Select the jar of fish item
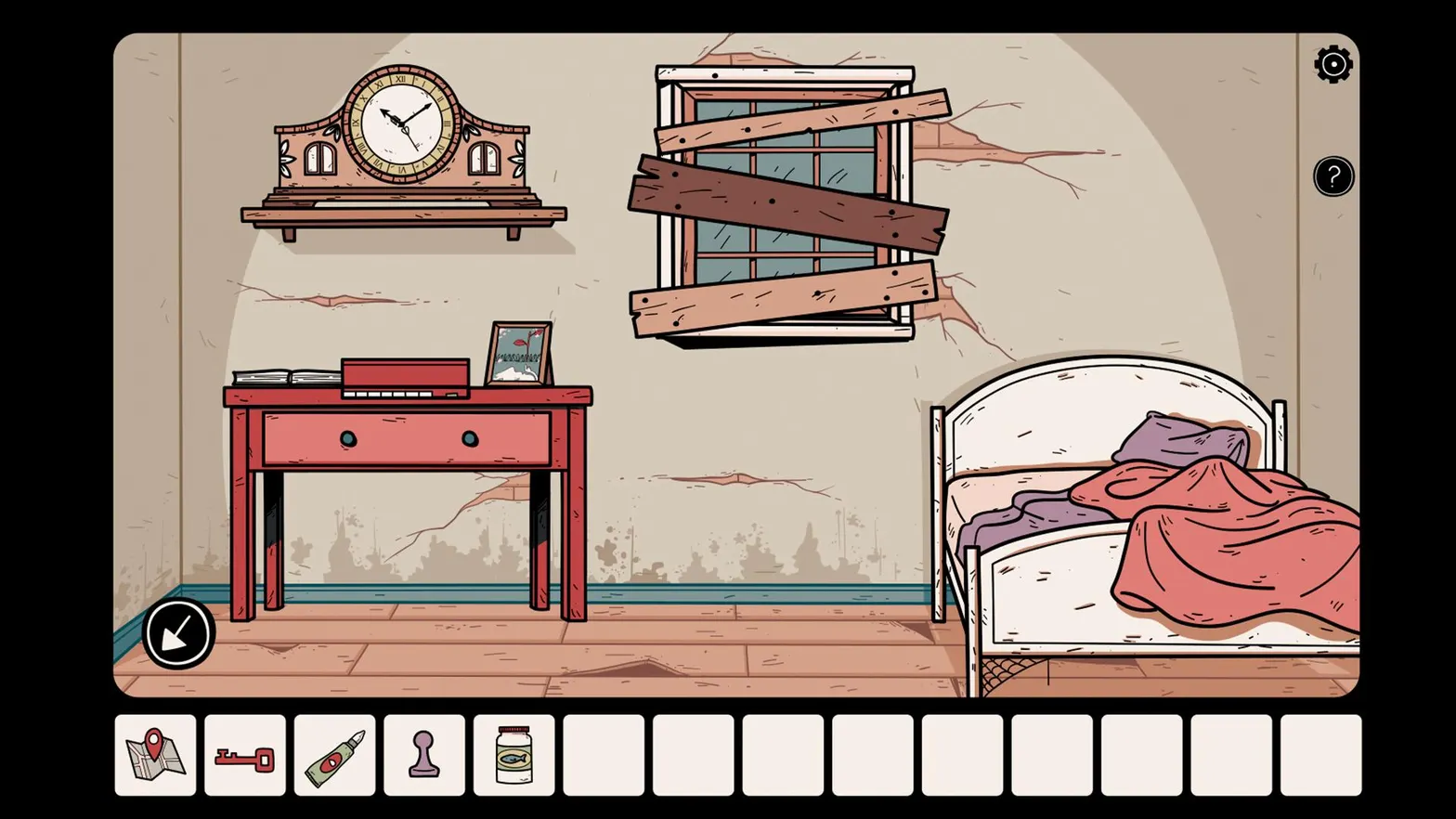 pyautogui.click(x=514, y=755)
